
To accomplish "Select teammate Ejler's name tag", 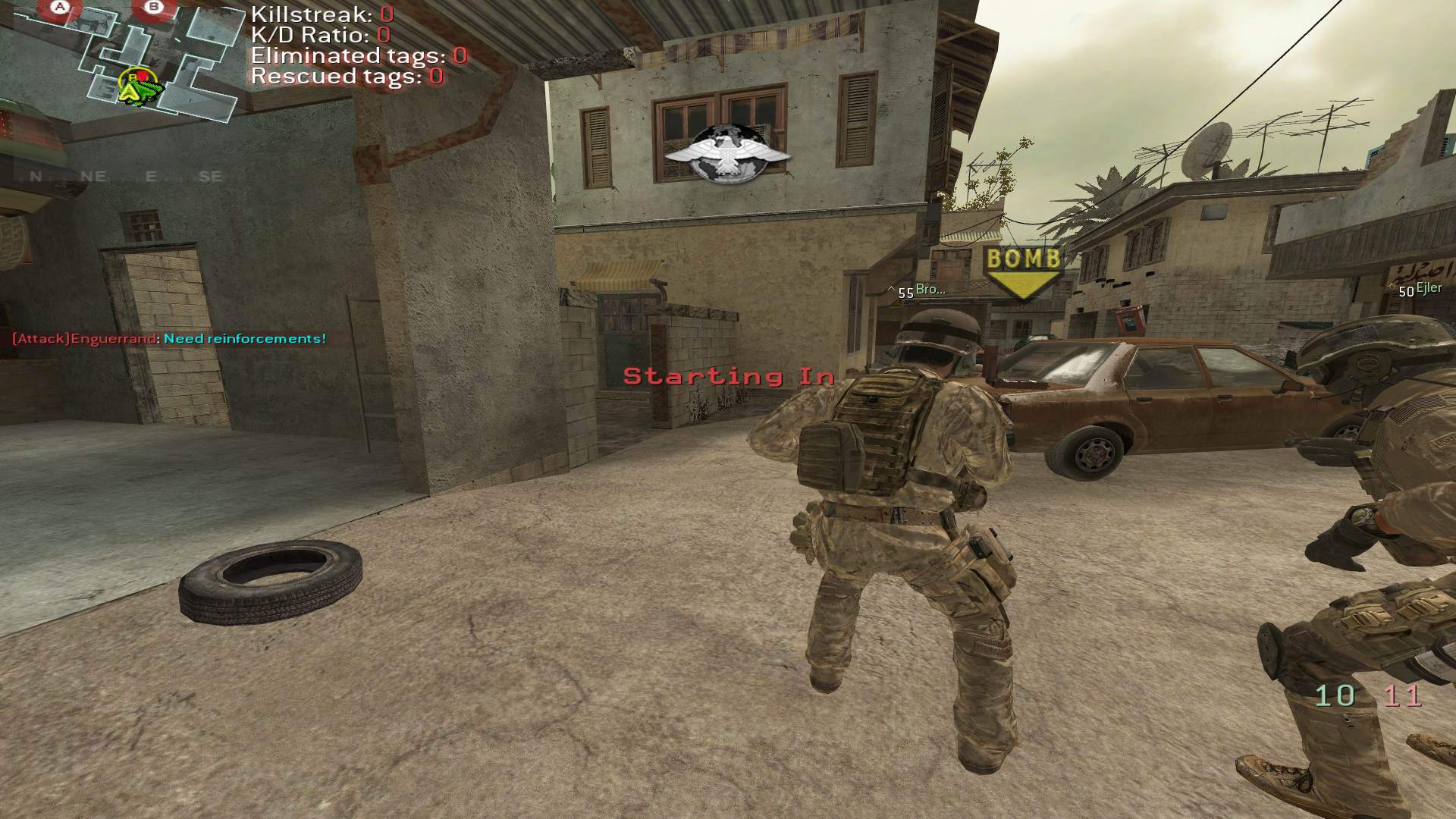I will tap(1429, 288).
